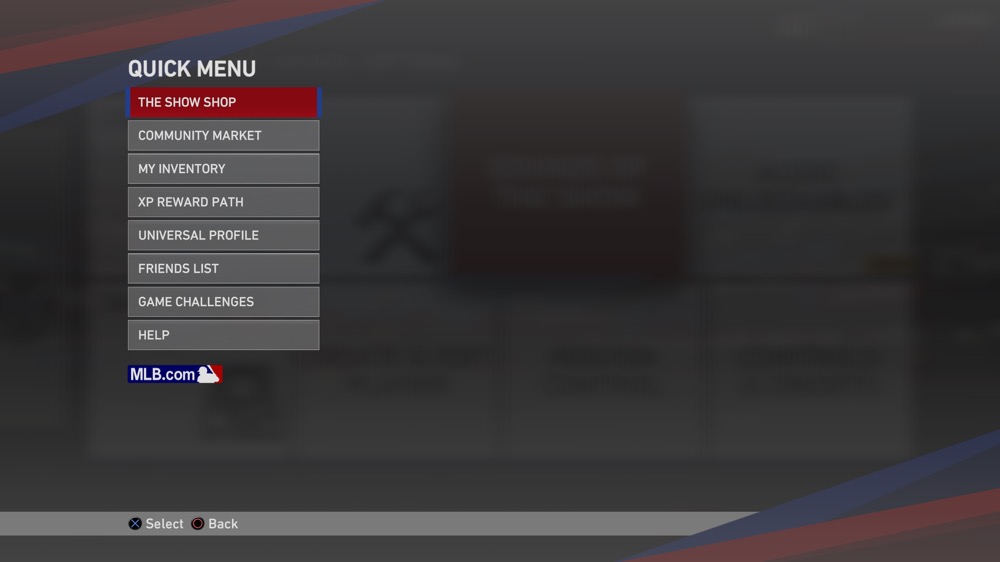Select the Community Market entry

pos(223,135)
